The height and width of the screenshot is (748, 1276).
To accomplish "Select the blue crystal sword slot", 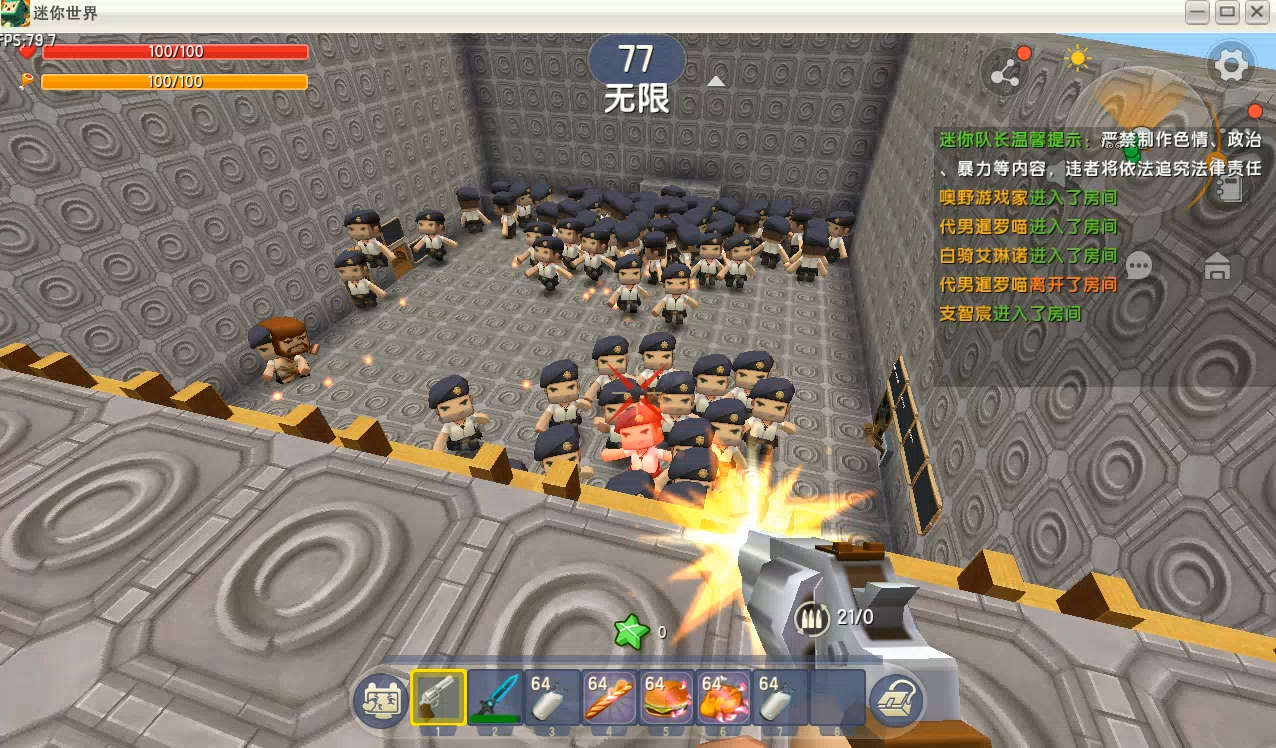I will click(x=495, y=696).
